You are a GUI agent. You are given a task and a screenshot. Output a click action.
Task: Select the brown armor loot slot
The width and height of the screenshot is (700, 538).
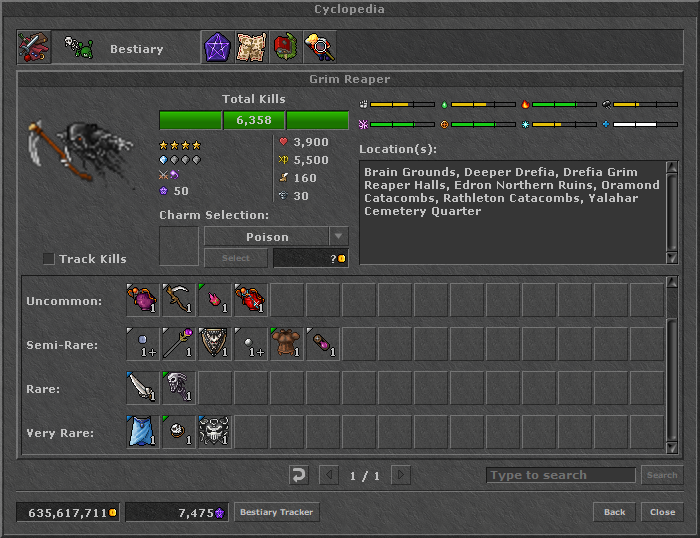point(287,344)
